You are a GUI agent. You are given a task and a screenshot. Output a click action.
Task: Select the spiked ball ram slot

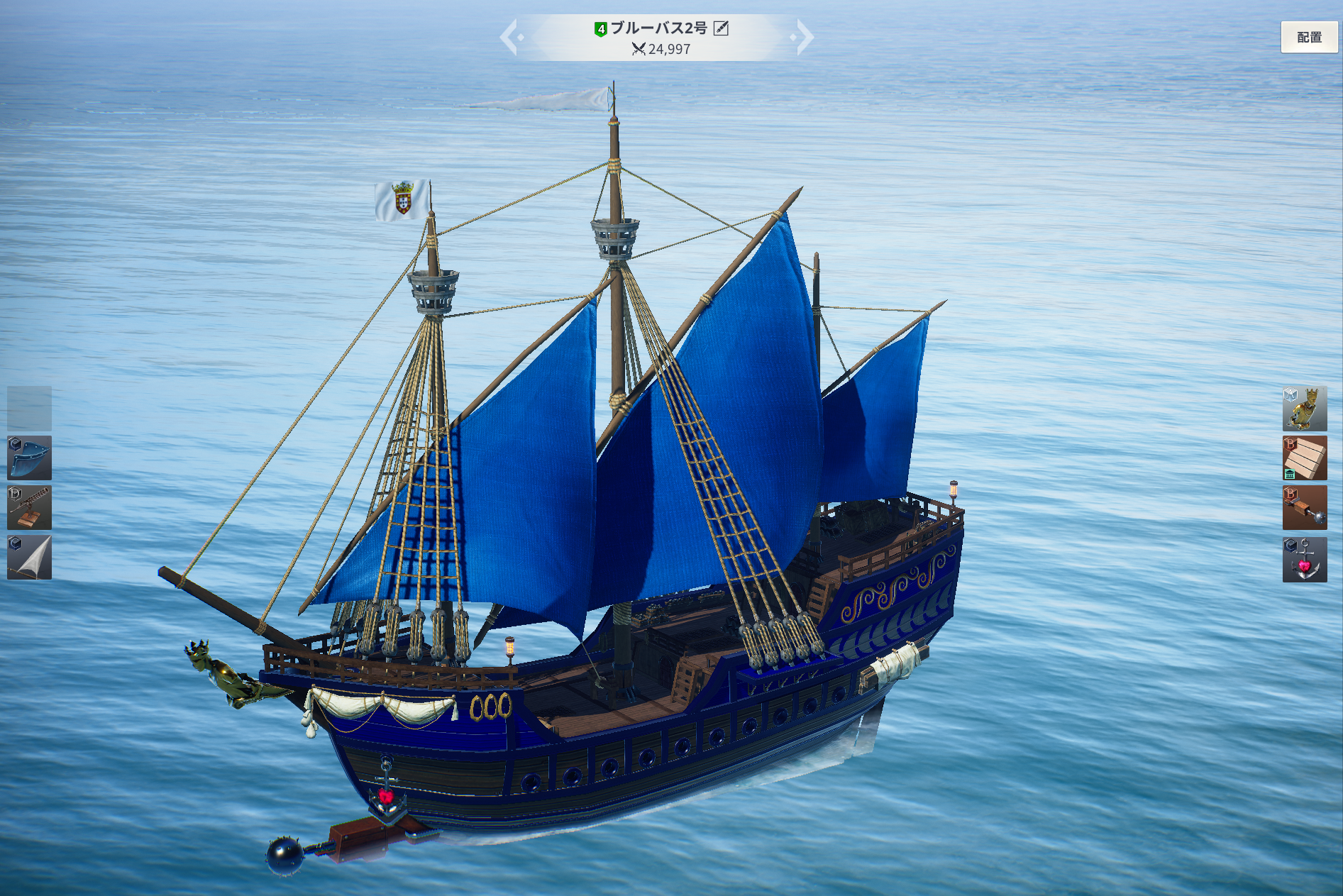tap(1304, 508)
